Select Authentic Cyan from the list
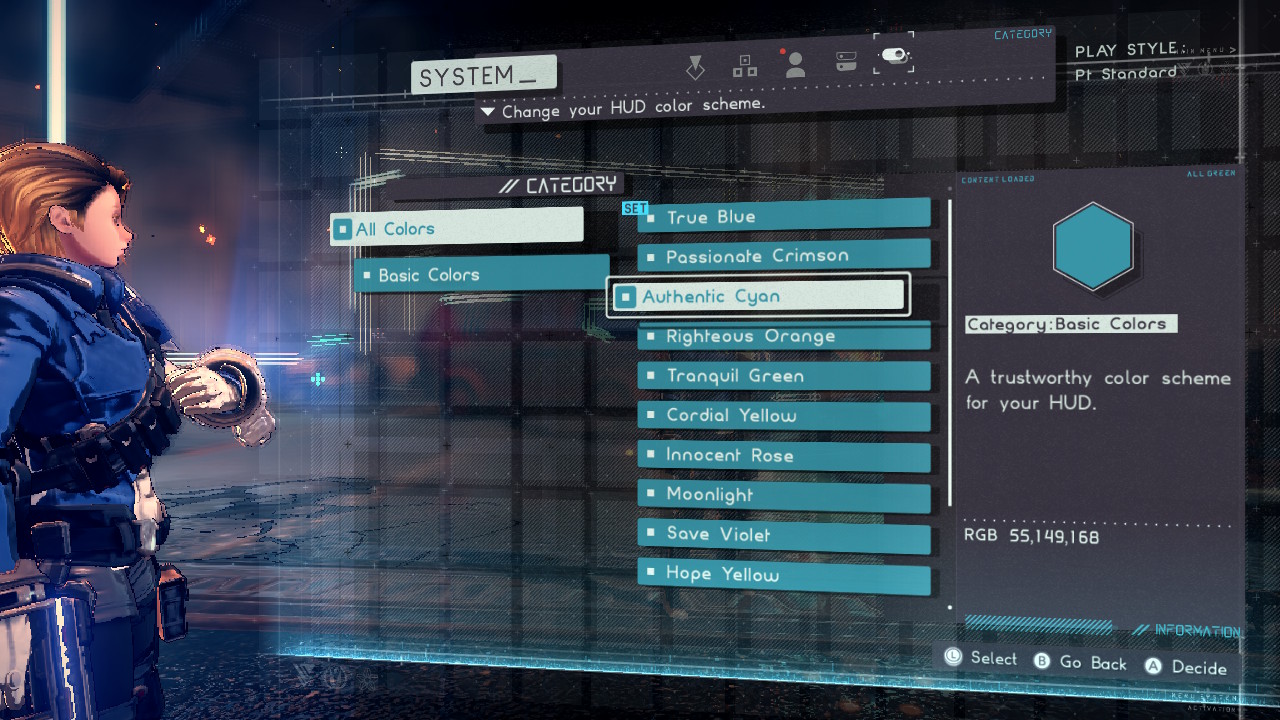The width and height of the screenshot is (1280, 720). pyautogui.click(x=758, y=297)
